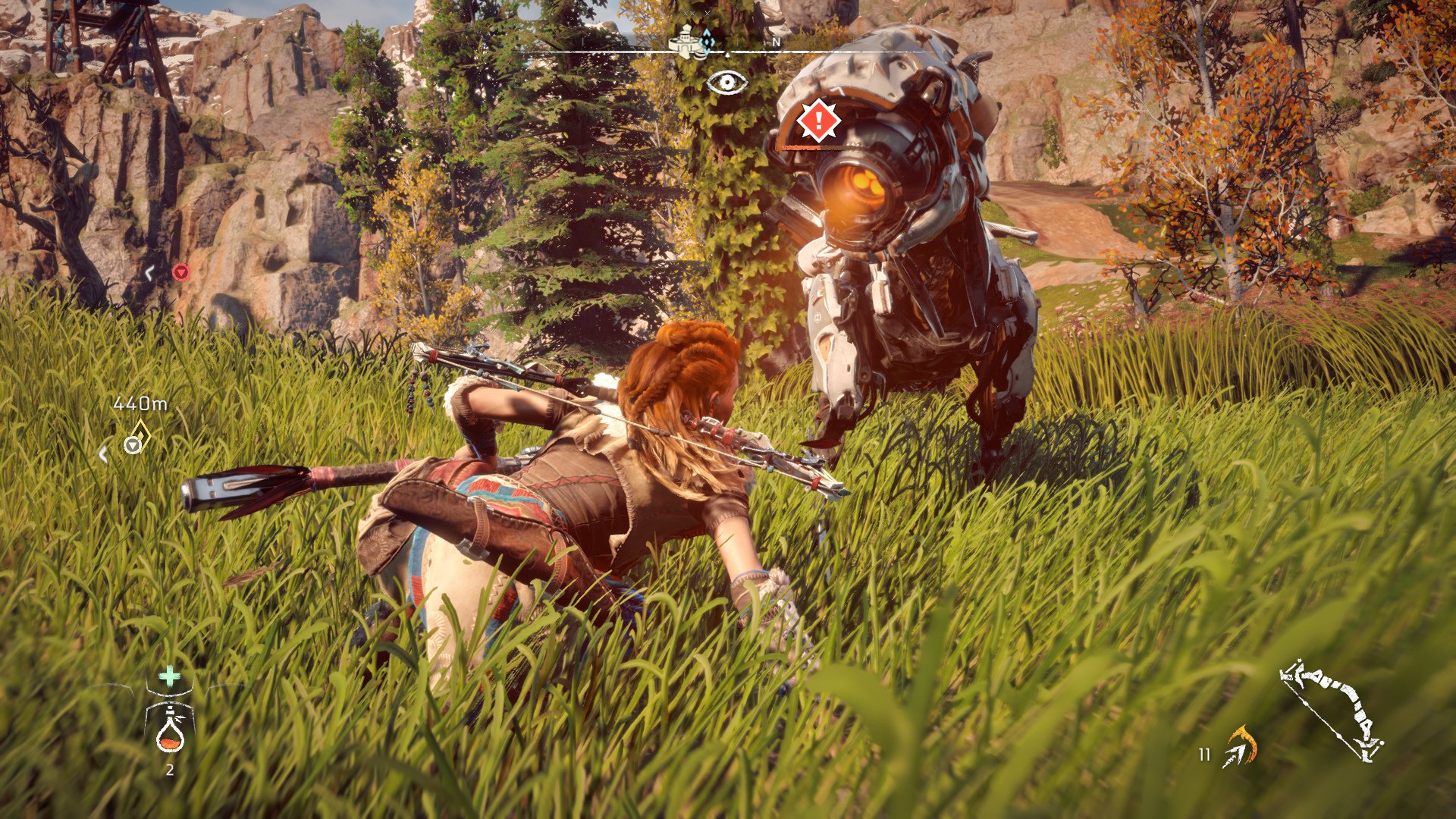The image size is (1456, 819).
Task: Click the left-pointing chevron on screen edge
Action: click(x=149, y=274)
